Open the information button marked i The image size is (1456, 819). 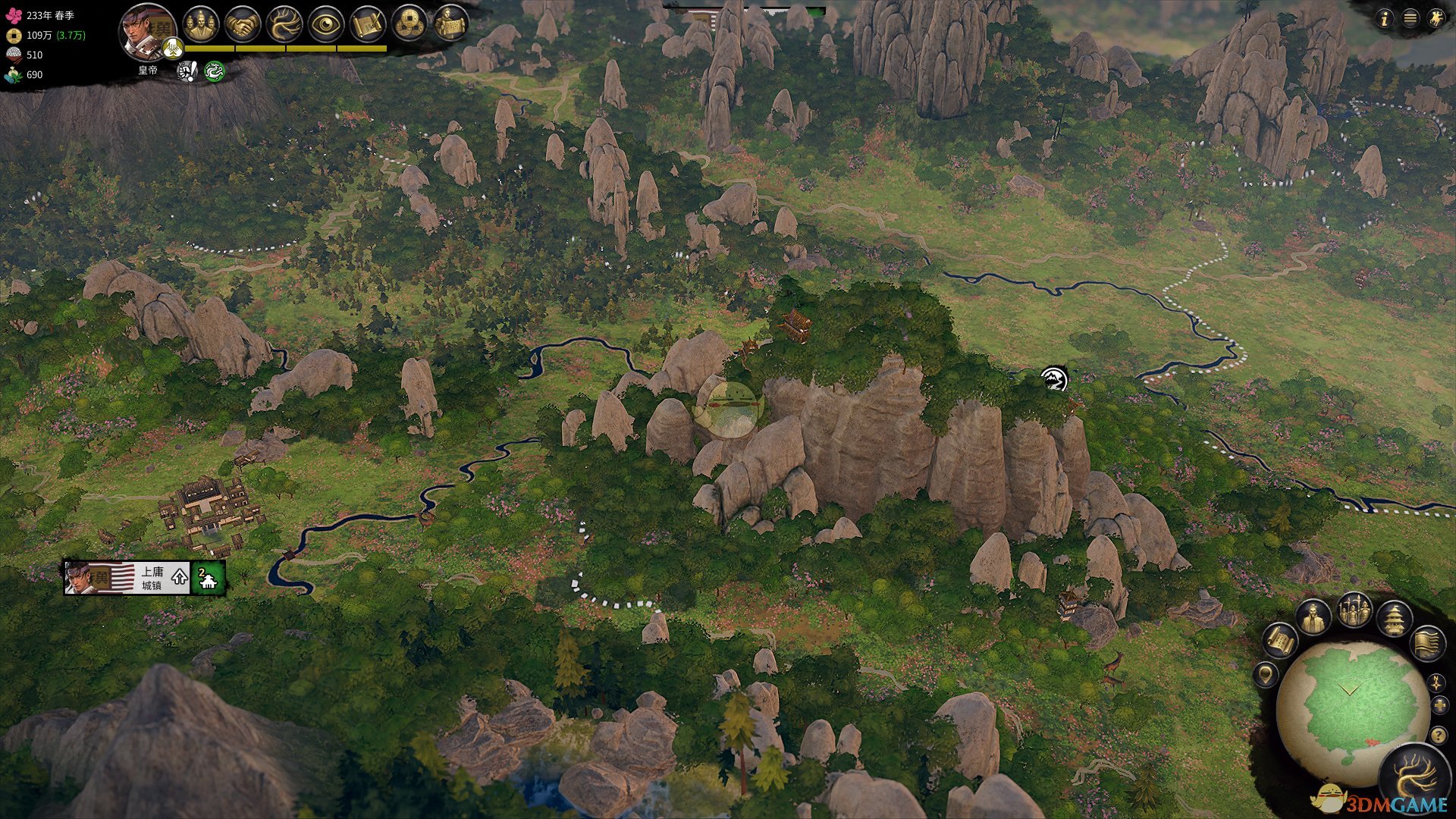[1384, 19]
